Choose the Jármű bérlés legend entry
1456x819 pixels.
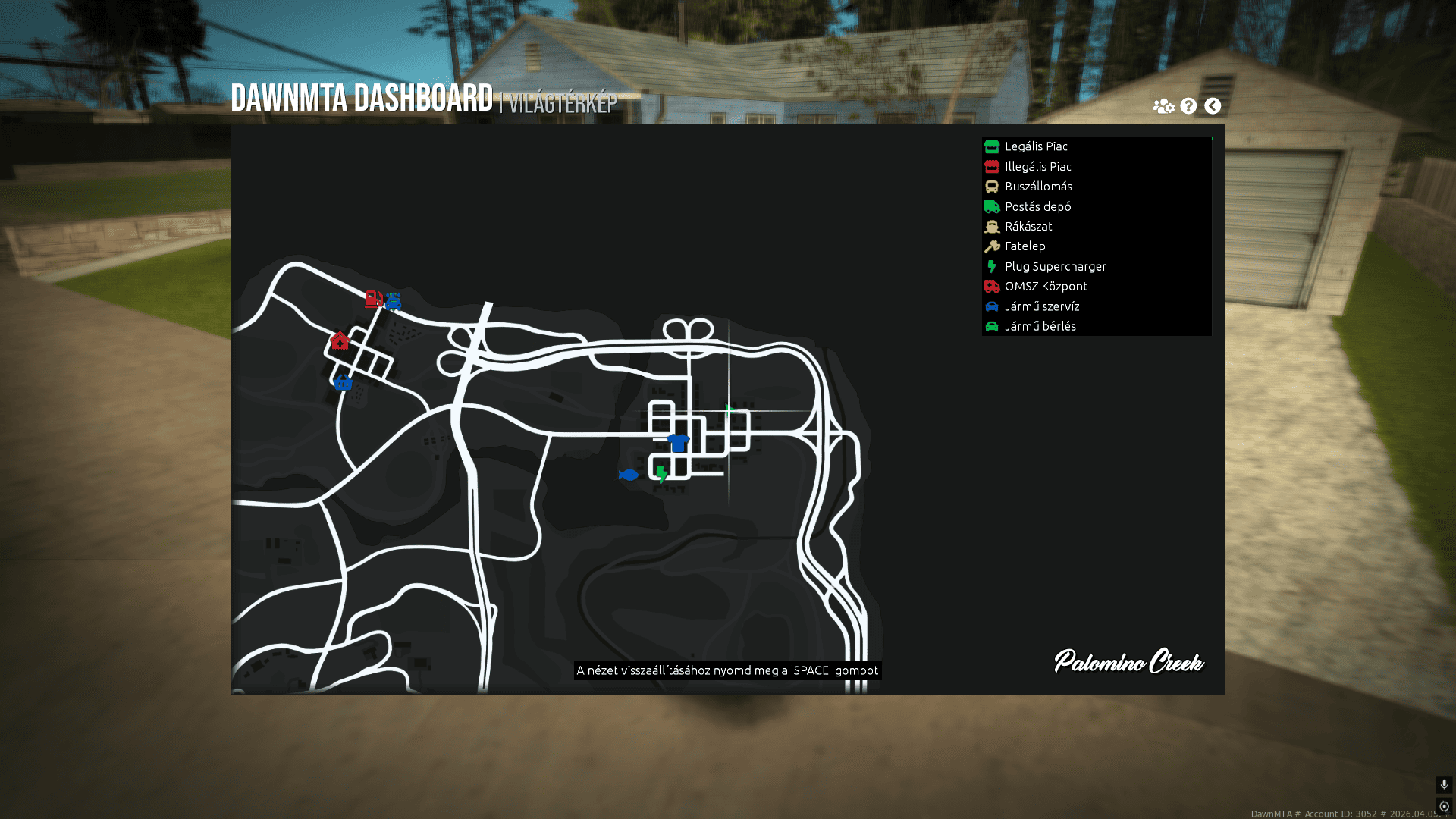[x=1040, y=326]
